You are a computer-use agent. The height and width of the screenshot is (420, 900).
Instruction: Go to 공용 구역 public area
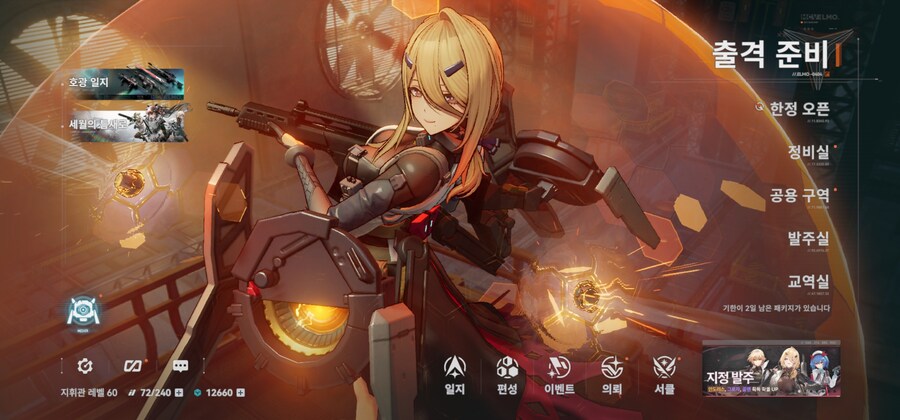[x=799, y=195]
